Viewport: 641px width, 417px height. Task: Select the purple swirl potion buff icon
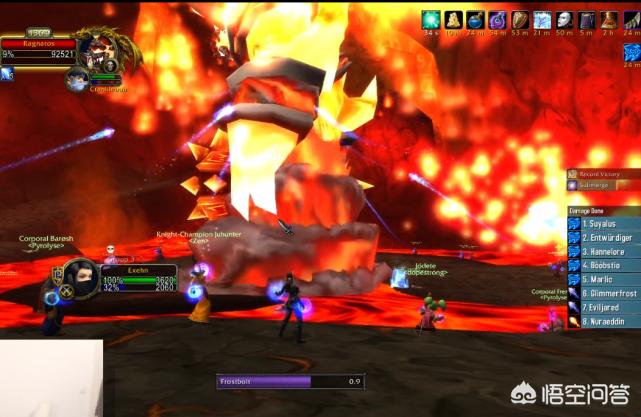coord(498,19)
